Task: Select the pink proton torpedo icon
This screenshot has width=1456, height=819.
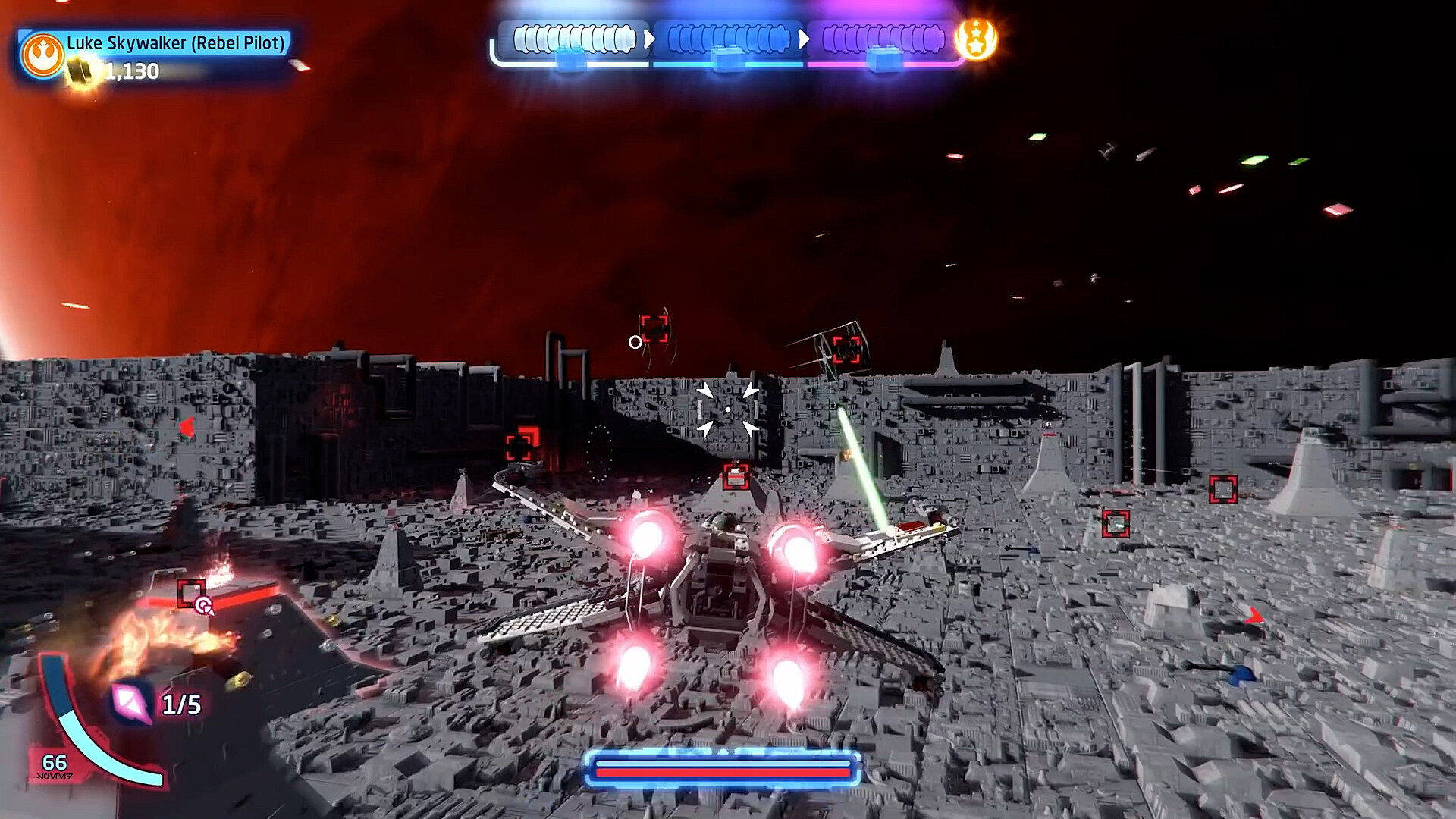Action: pos(131,703)
